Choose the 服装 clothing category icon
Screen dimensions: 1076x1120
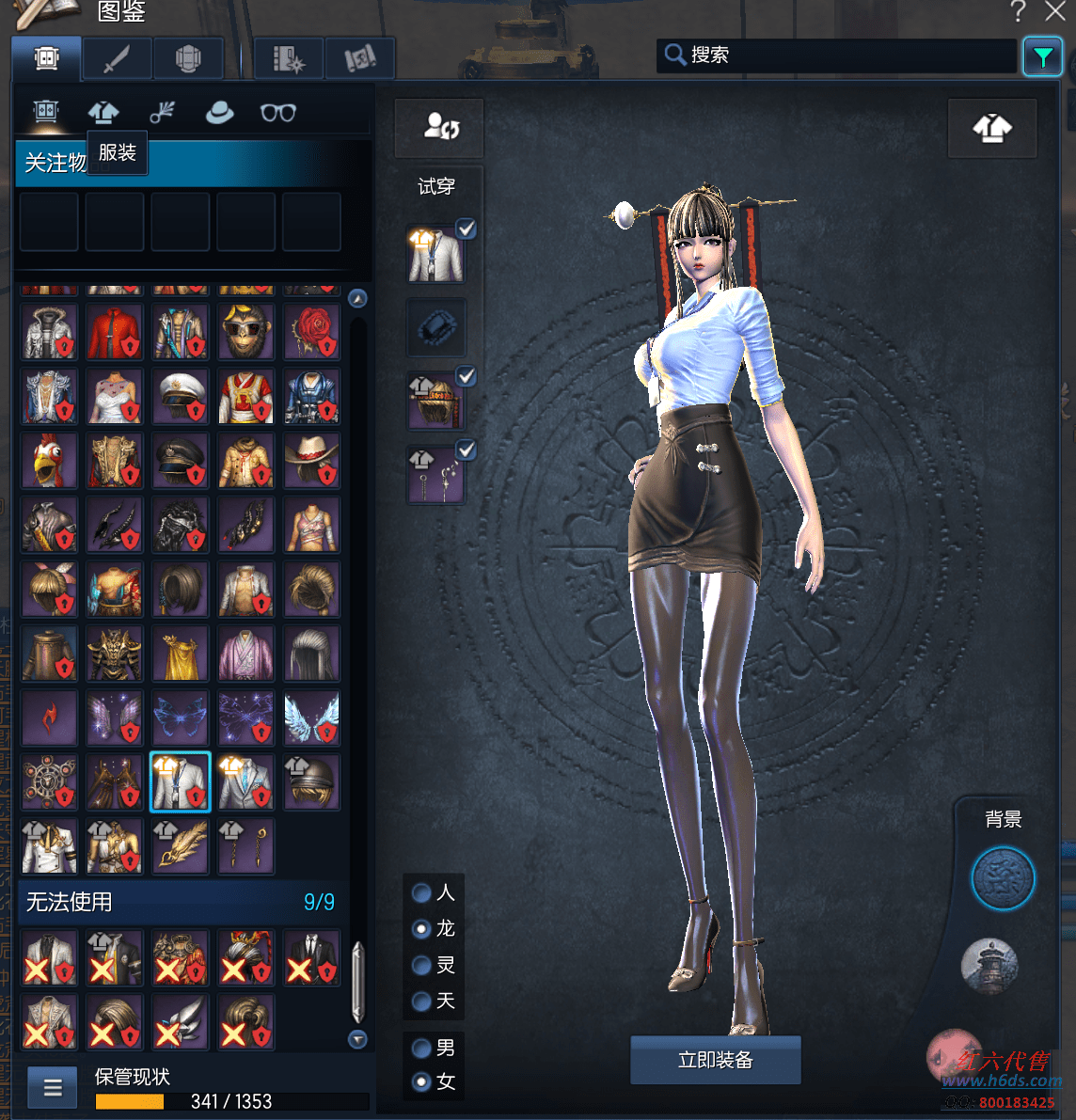[103, 113]
